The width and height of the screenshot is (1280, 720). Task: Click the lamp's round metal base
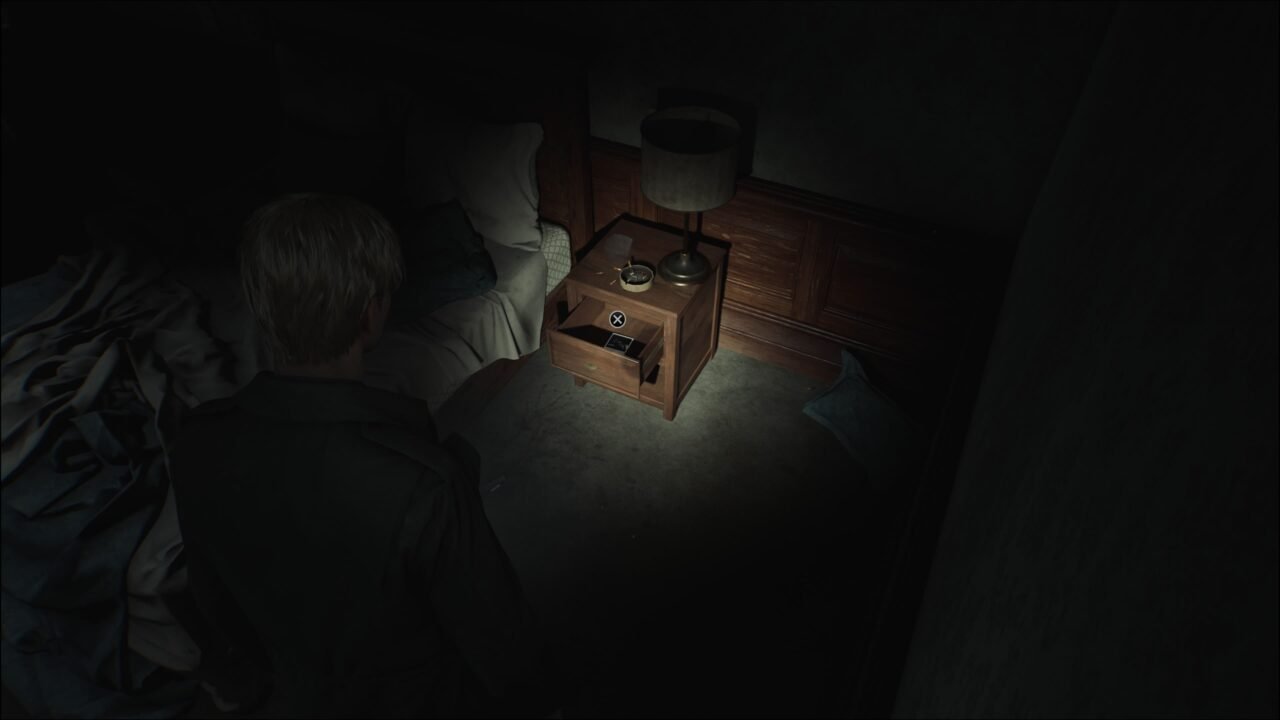(685, 267)
